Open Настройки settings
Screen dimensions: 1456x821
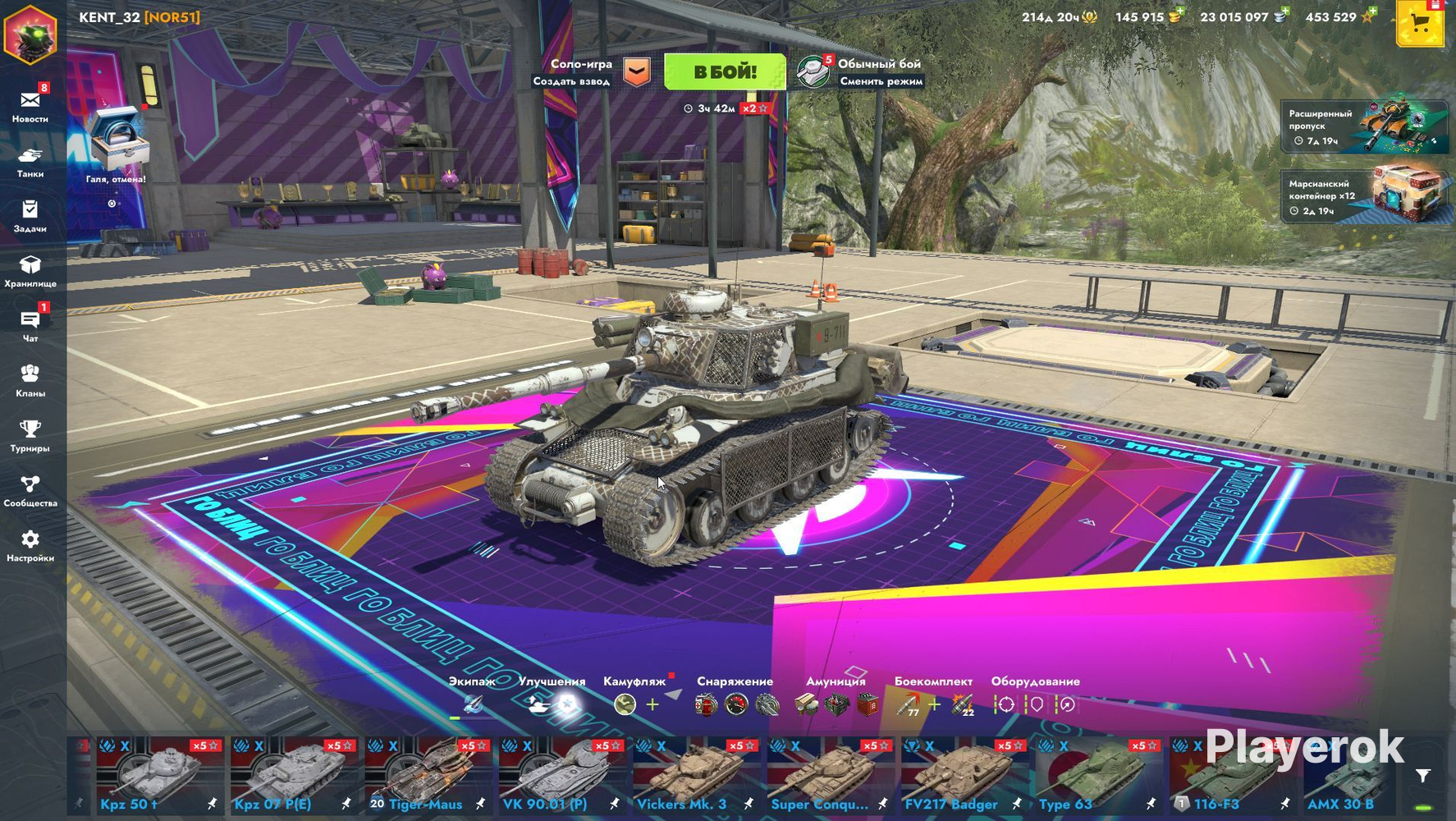pos(30,546)
